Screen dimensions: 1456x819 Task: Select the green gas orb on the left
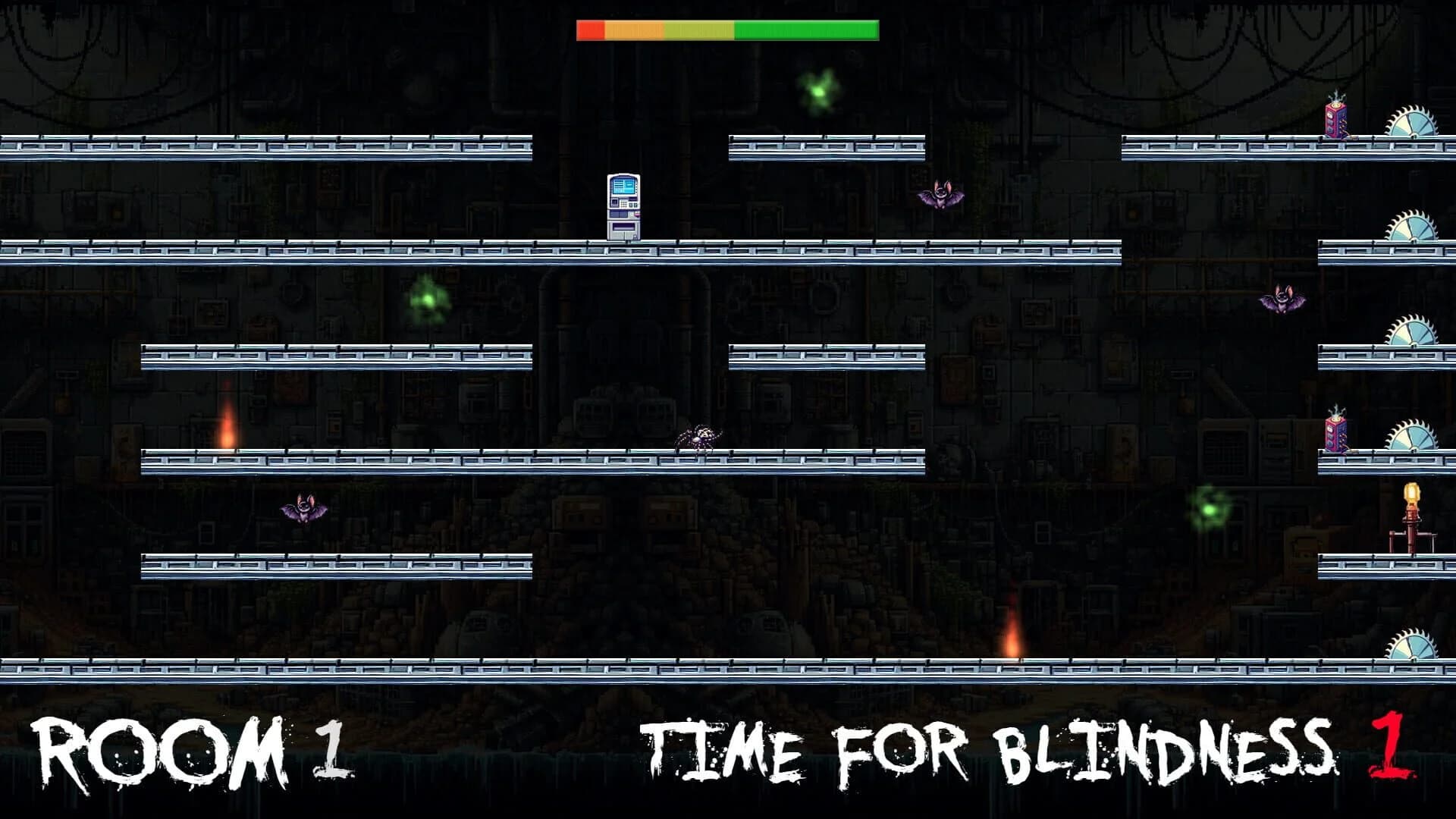(428, 300)
